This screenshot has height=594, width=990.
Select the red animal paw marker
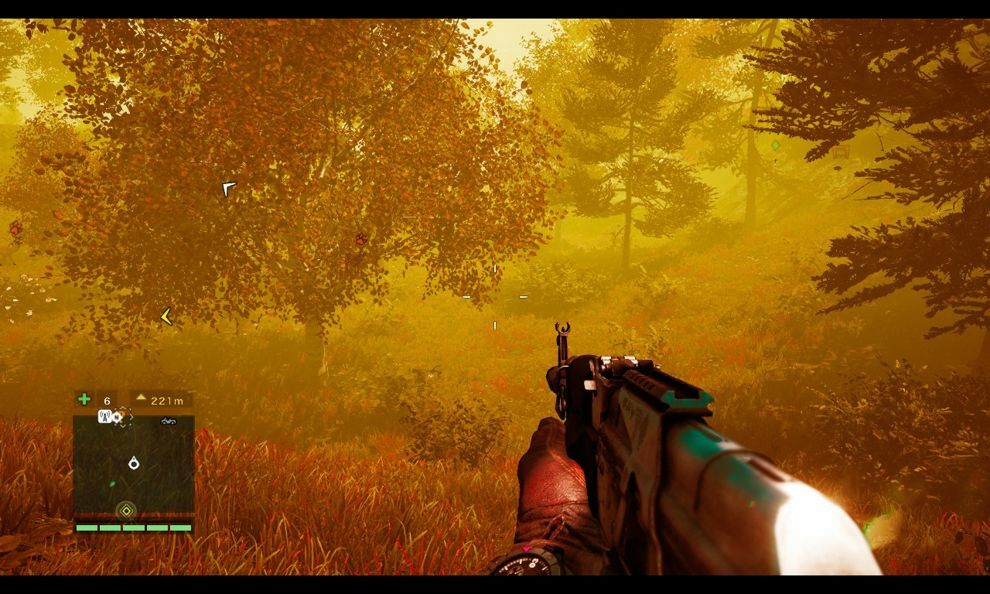pos(360,239)
